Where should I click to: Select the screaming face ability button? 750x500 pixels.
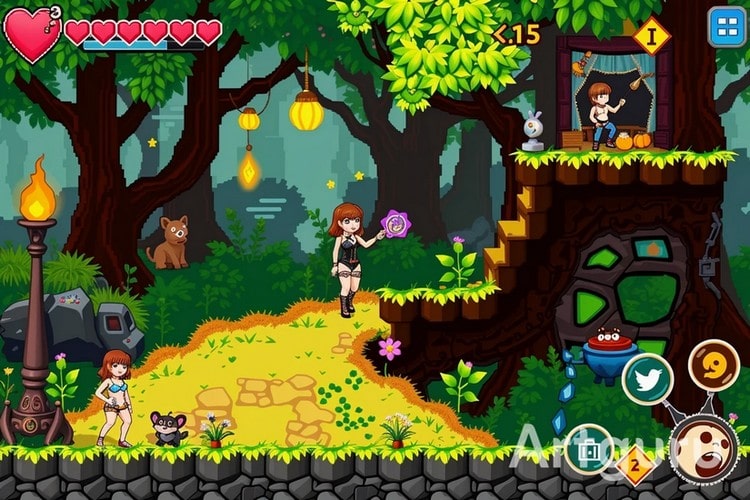pyautogui.click(x=704, y=450)
